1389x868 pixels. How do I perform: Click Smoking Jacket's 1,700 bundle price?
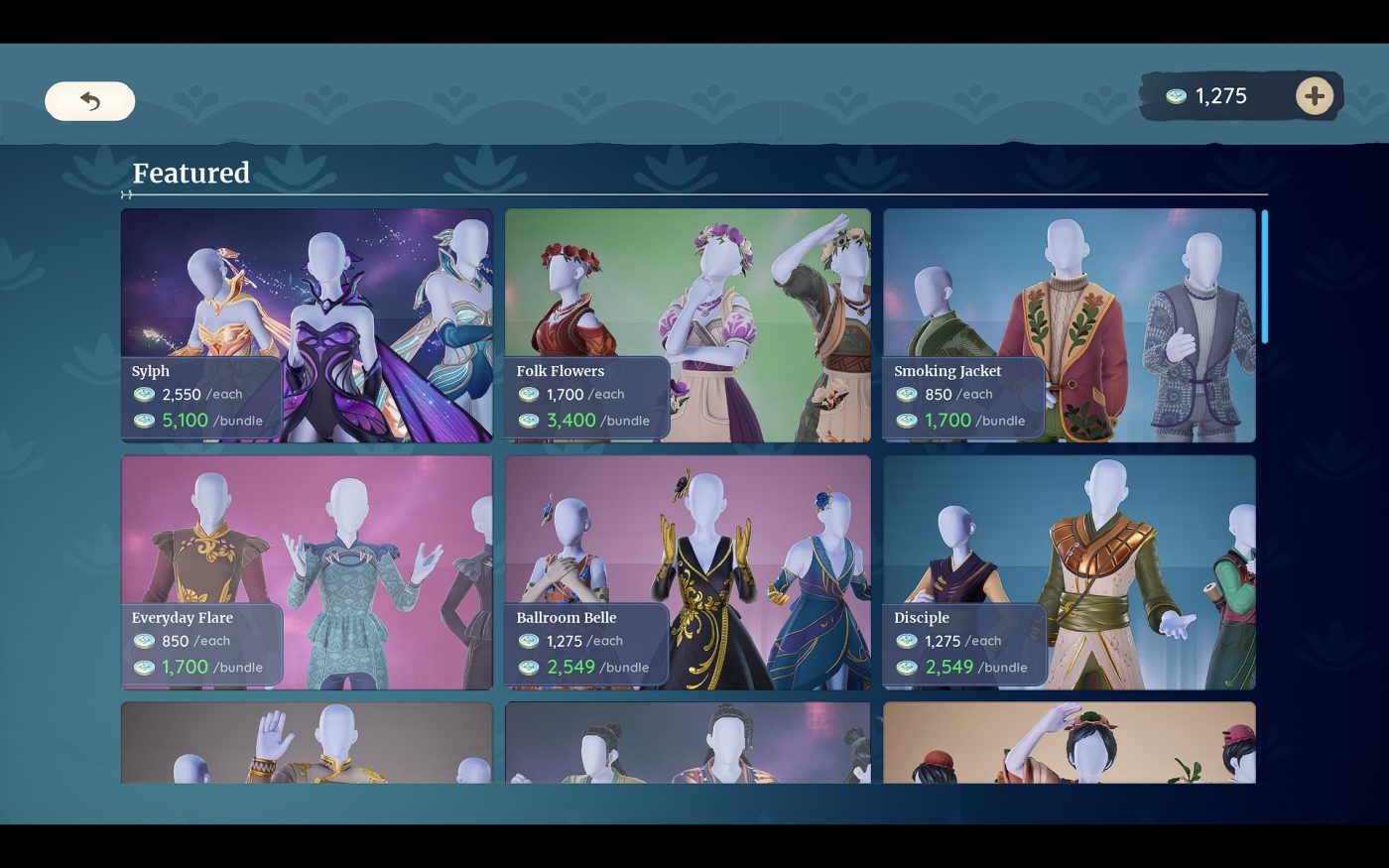pyautogui.click(x=947, y=420)
